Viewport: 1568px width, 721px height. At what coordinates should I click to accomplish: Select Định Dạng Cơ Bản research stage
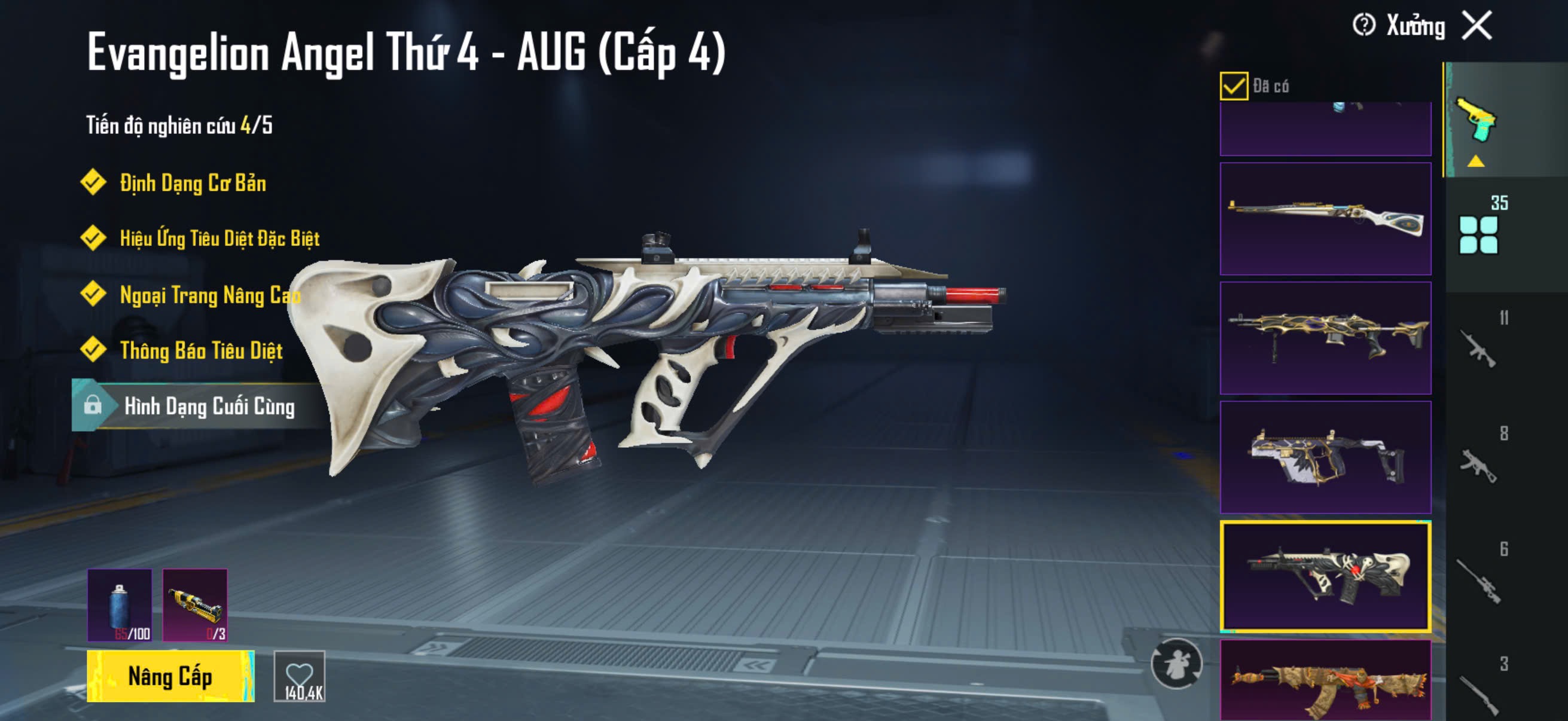pos(193,183)
